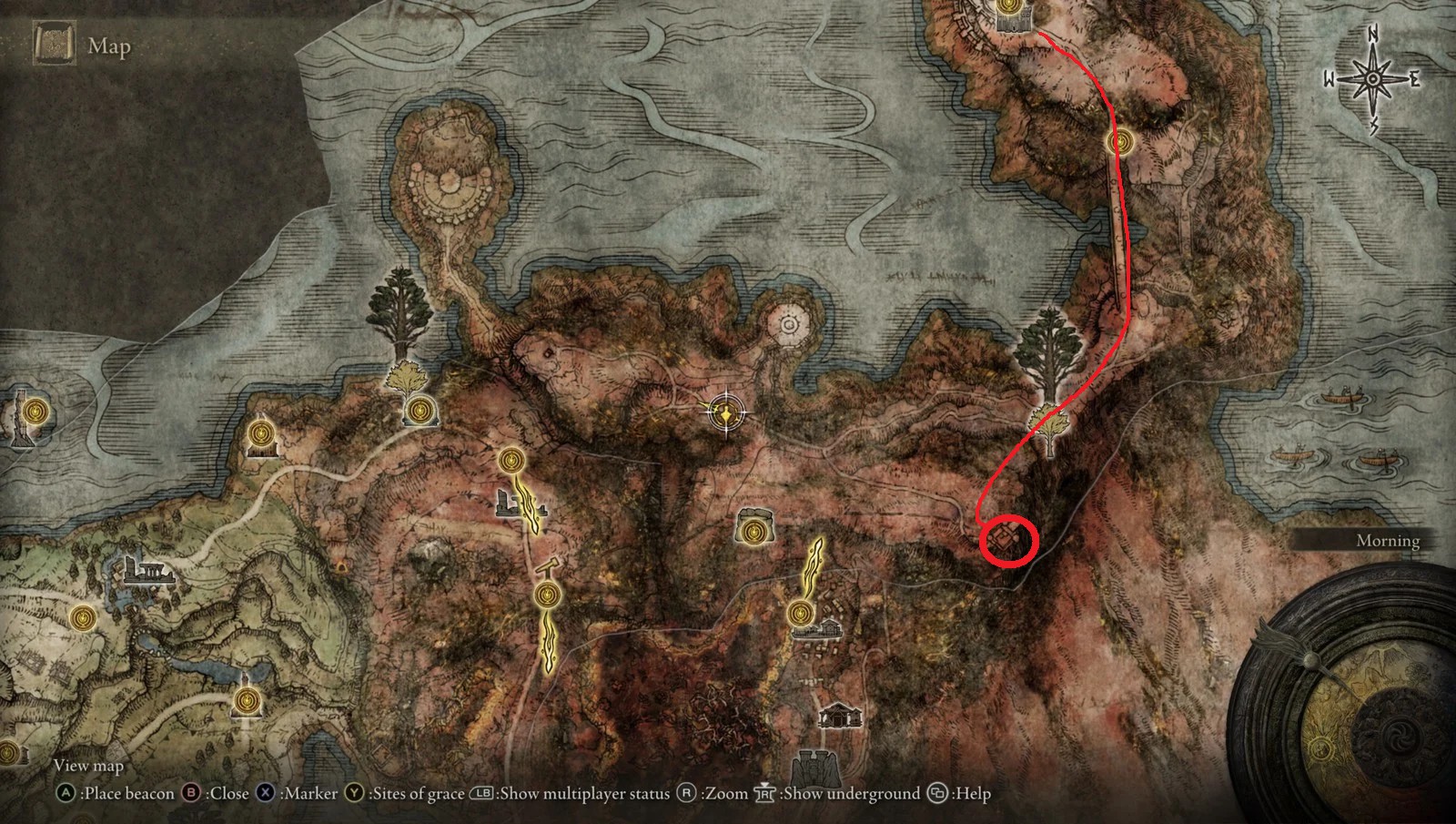The width and height of the screenshot is (1456, 824).
Task: Select the site of grace on the castle icon
Action: coord(1008,8)
